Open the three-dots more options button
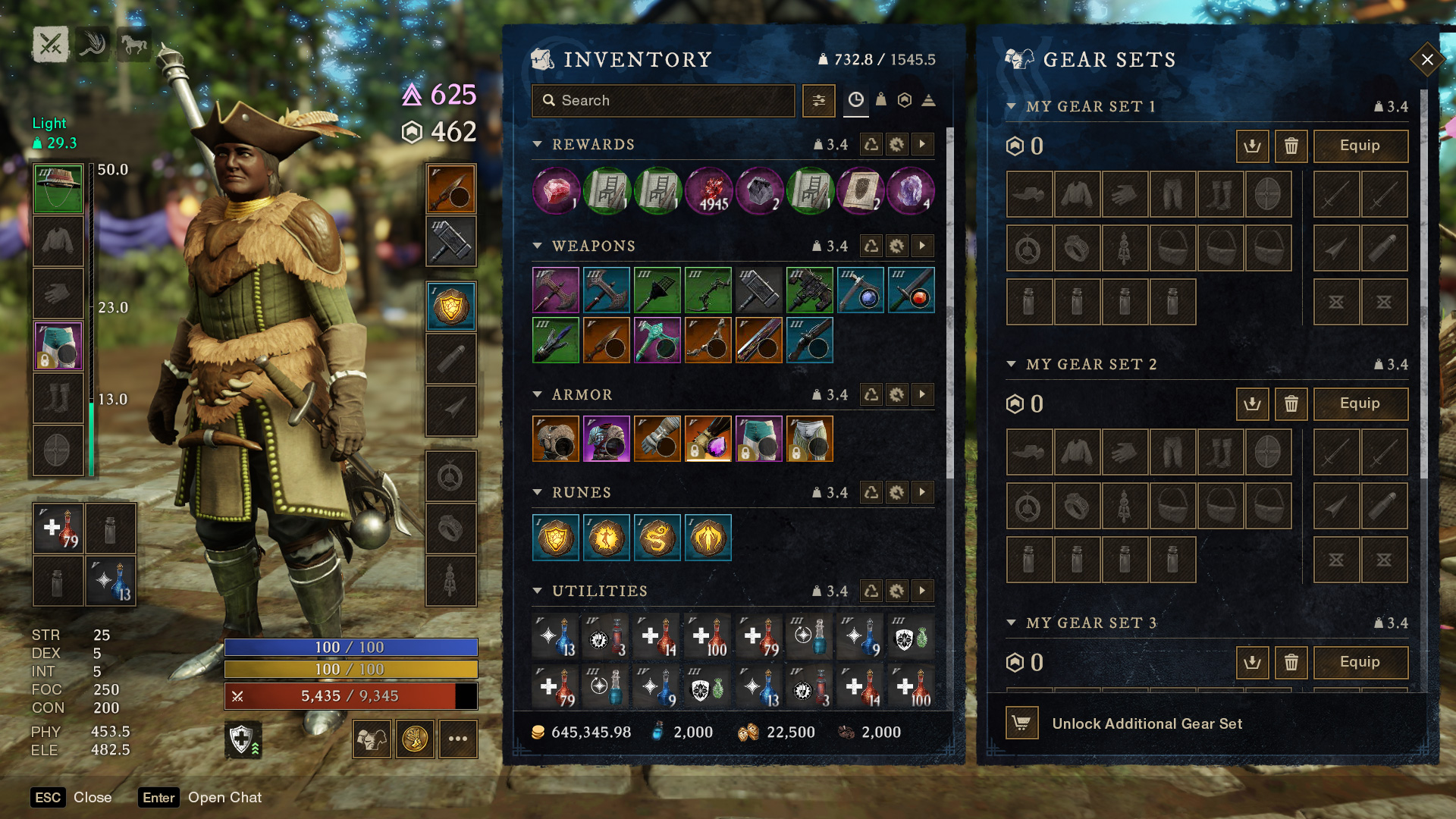Screen dimensions: 1456x819 [457, 739]
